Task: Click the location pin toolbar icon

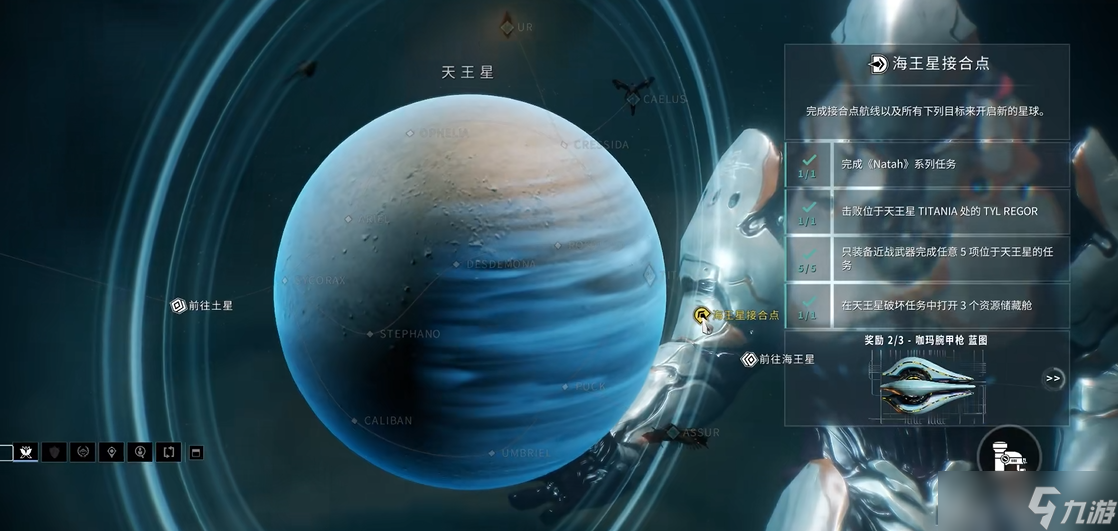Action: point(112,452)
